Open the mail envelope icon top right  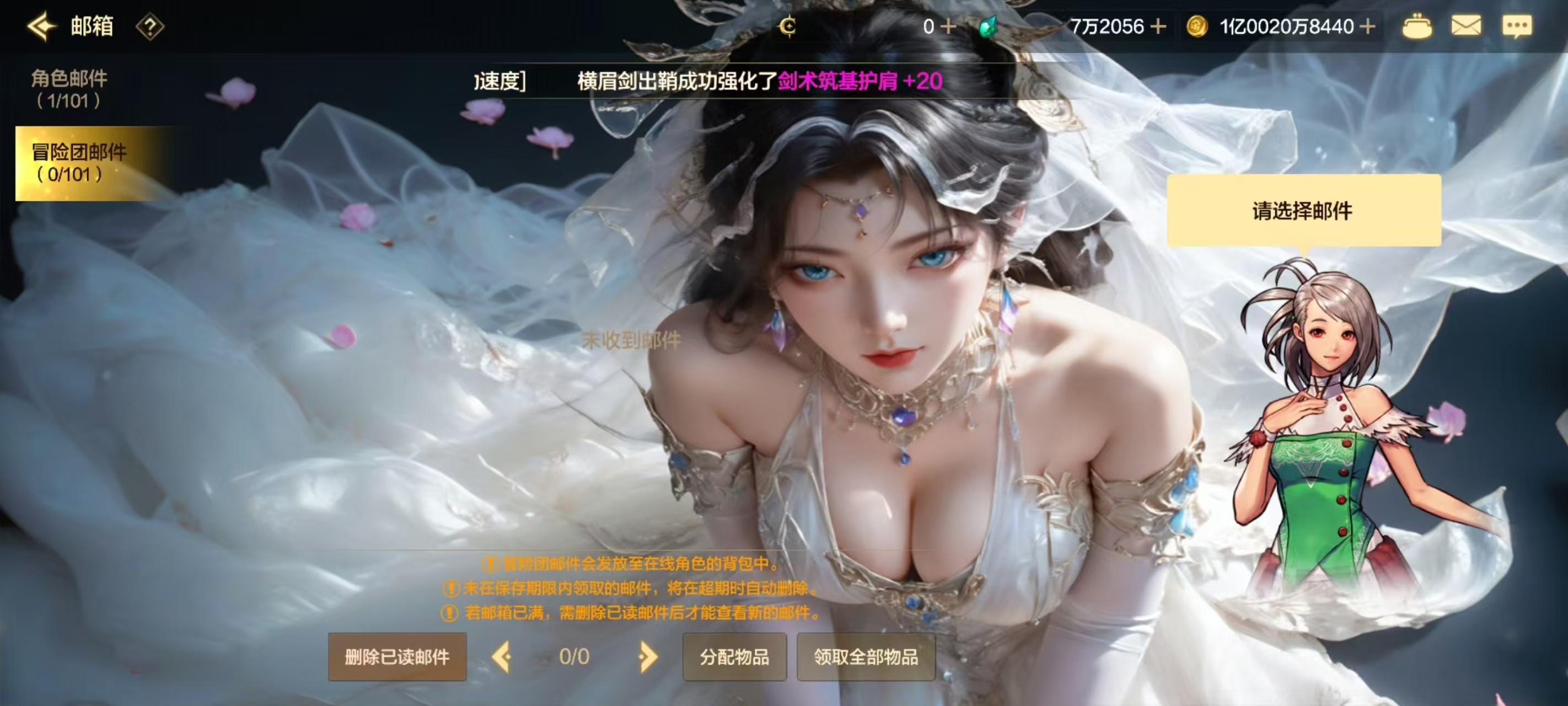click(1467, 26)
